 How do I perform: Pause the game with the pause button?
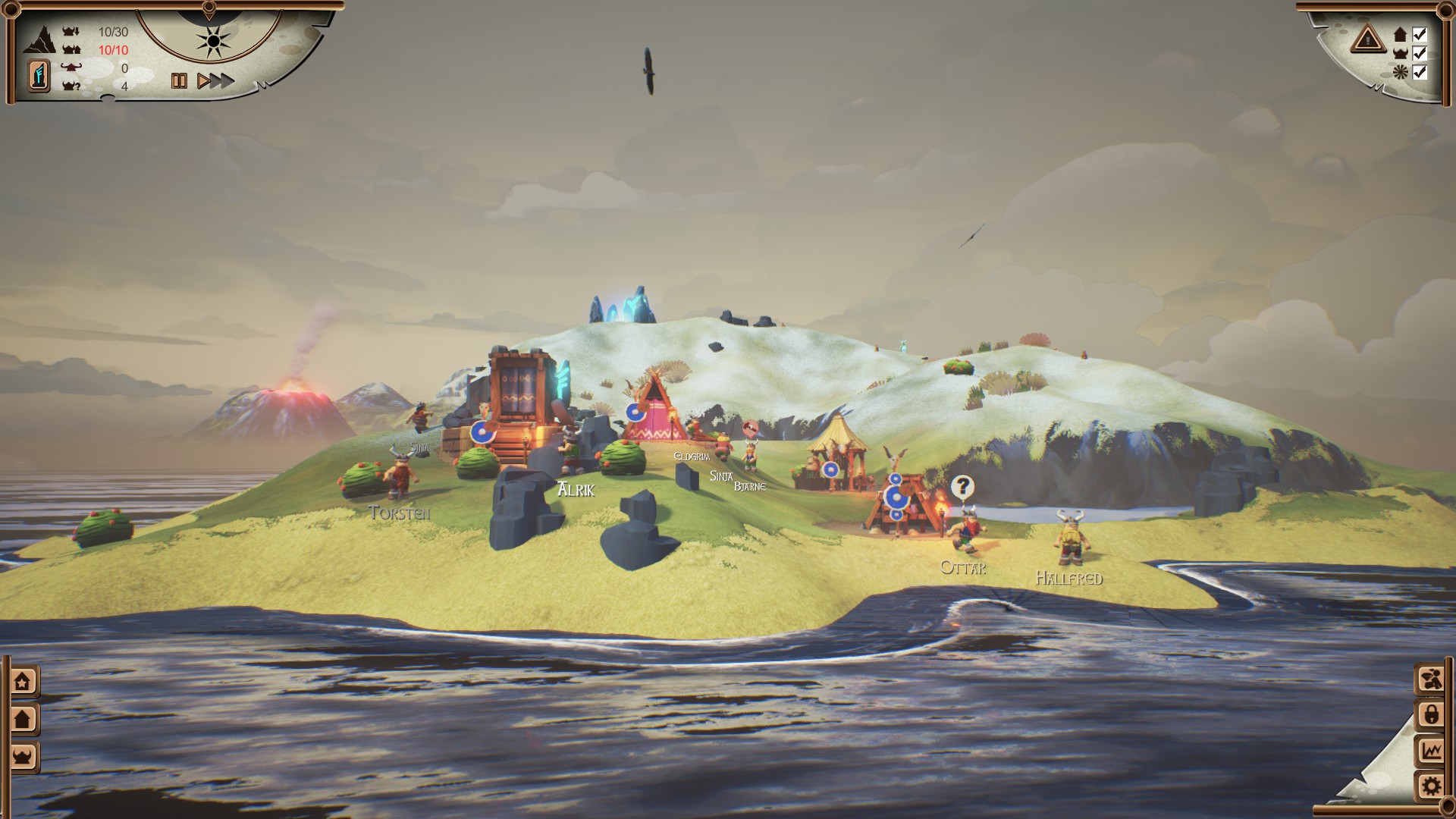[179, 81]
